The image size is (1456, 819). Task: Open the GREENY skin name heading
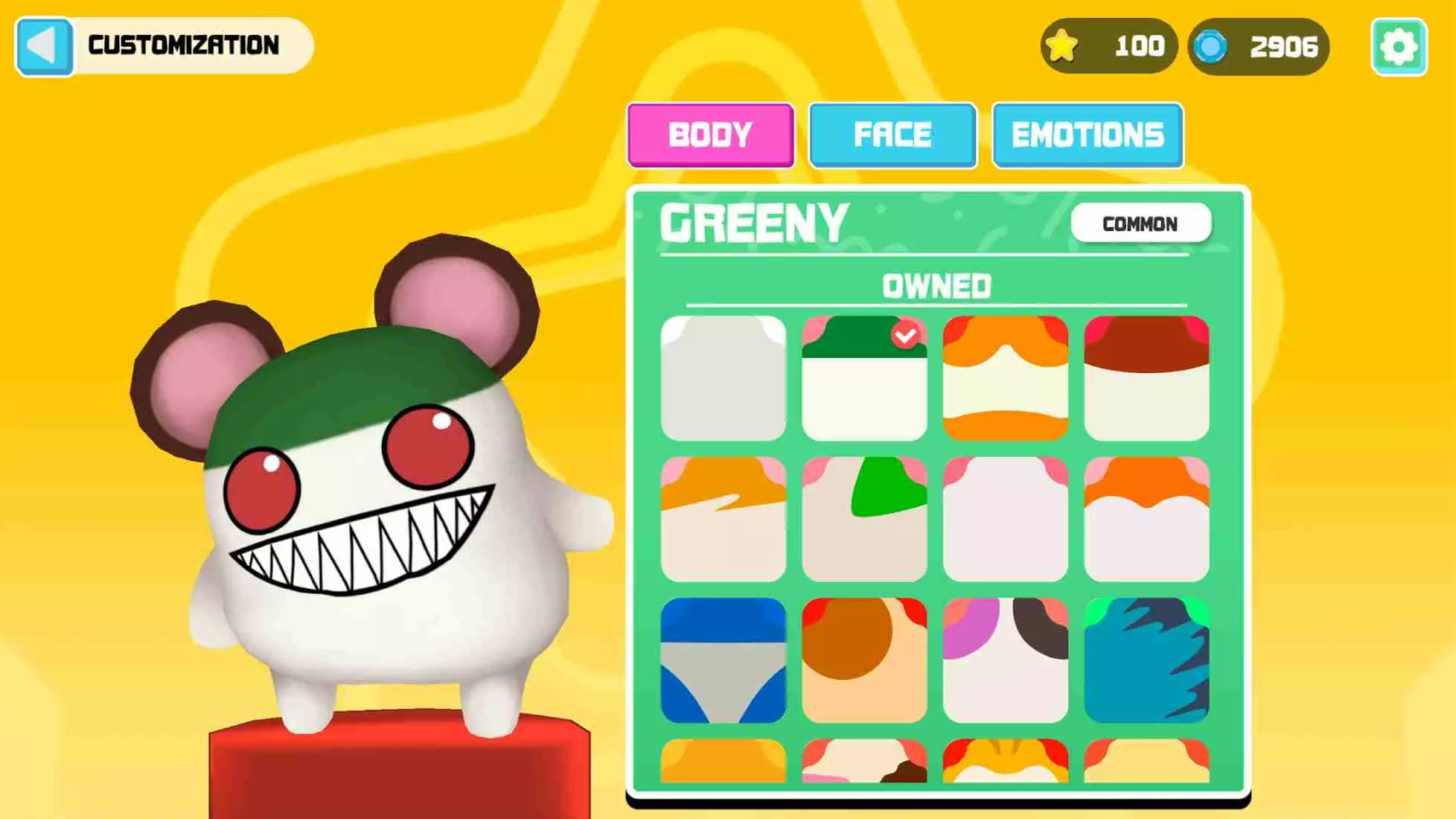click(x=752, y=223)
